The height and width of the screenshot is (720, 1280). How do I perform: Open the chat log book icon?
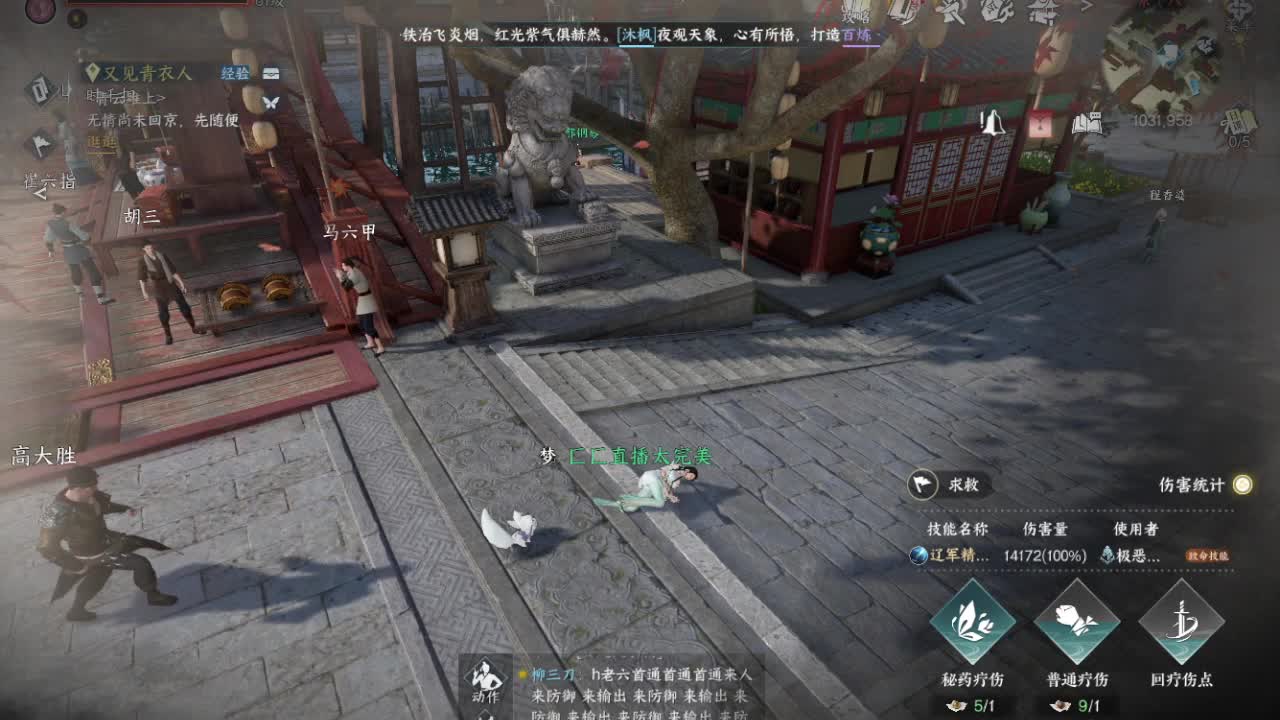pyautogui.click(x=1087, y=121)
